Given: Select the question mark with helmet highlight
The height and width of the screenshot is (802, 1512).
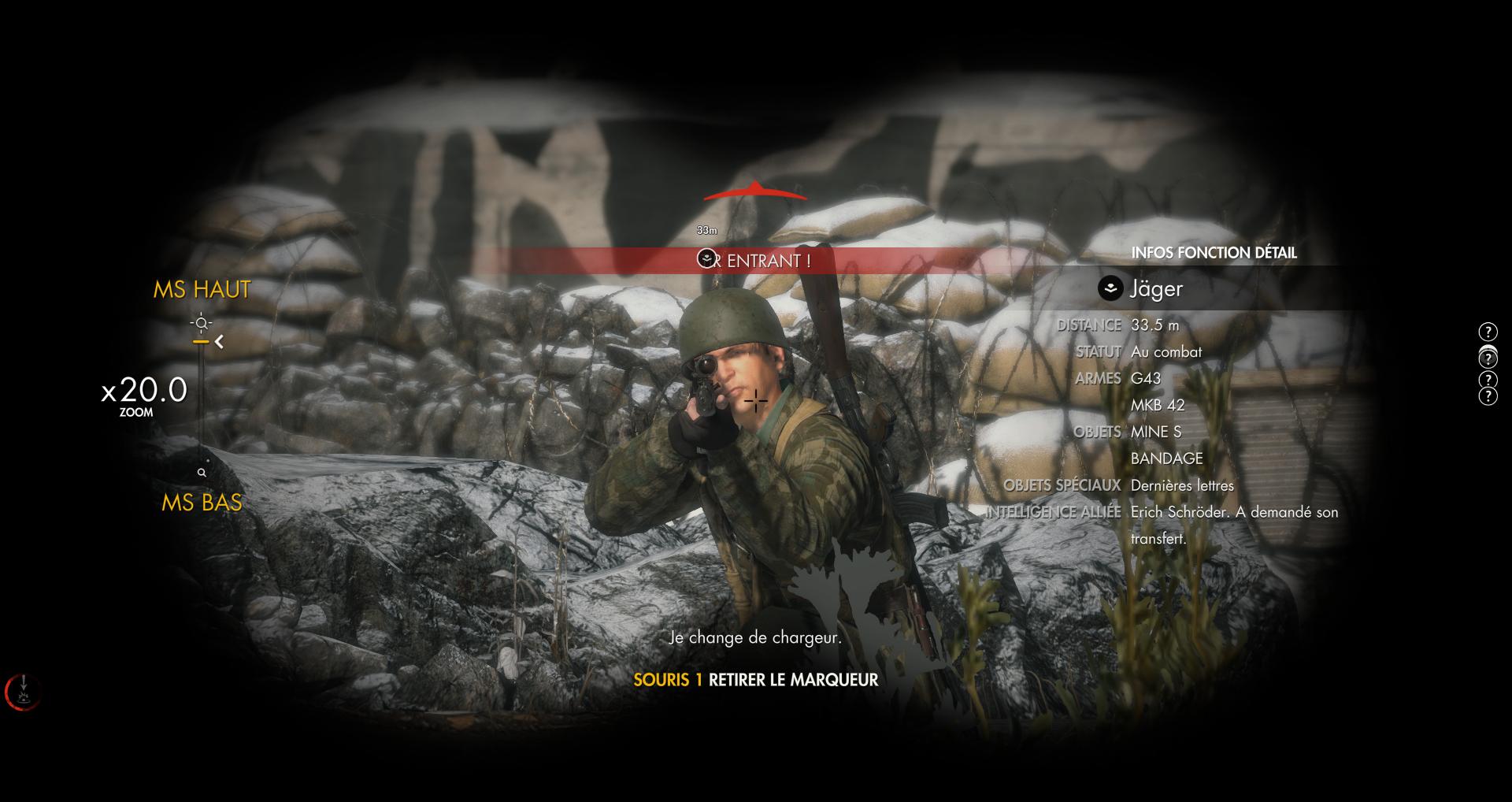Looking at the screenshot, I should click(x=1488, y=357).
